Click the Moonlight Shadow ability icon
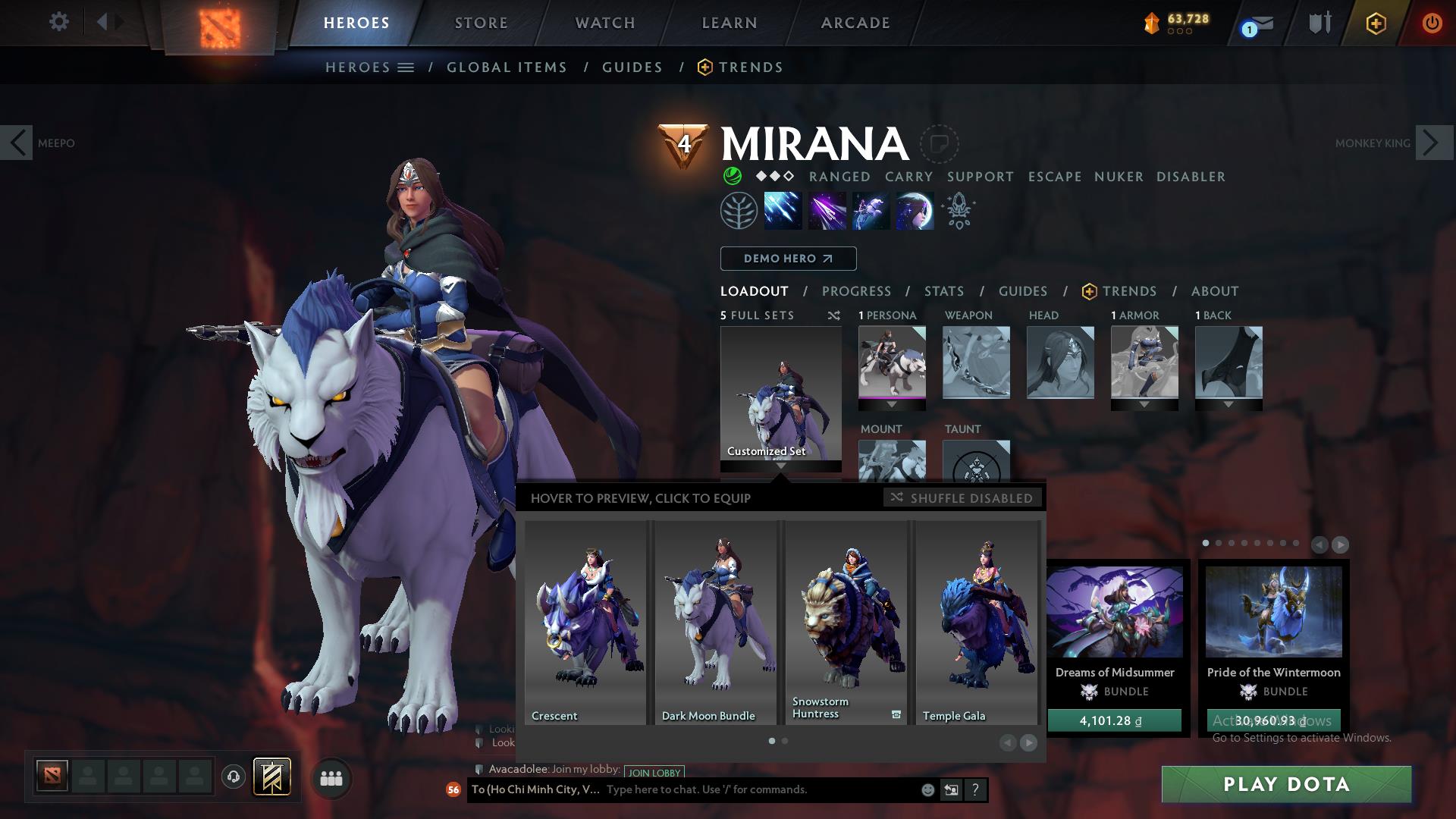1456x819 pixels. coord(915,210)
